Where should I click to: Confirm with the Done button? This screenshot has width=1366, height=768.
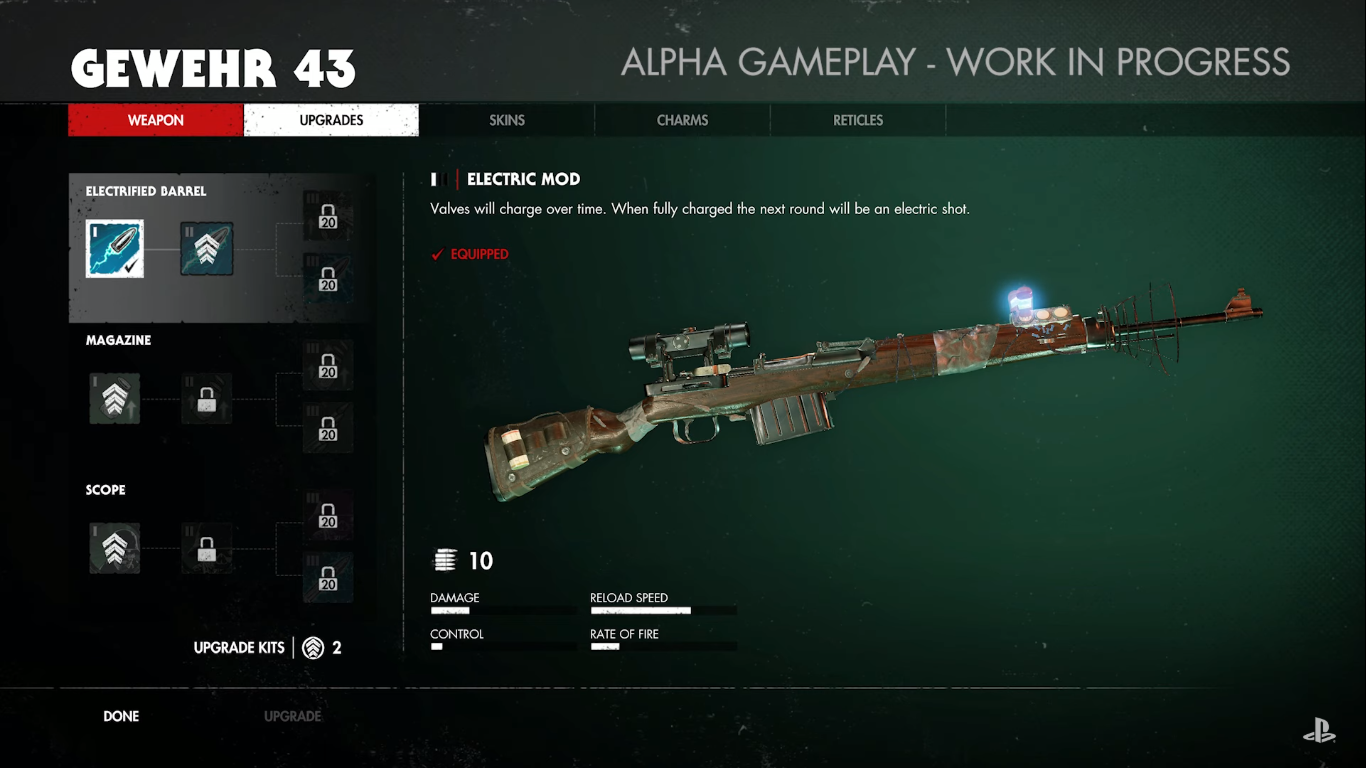coord(121,716)
